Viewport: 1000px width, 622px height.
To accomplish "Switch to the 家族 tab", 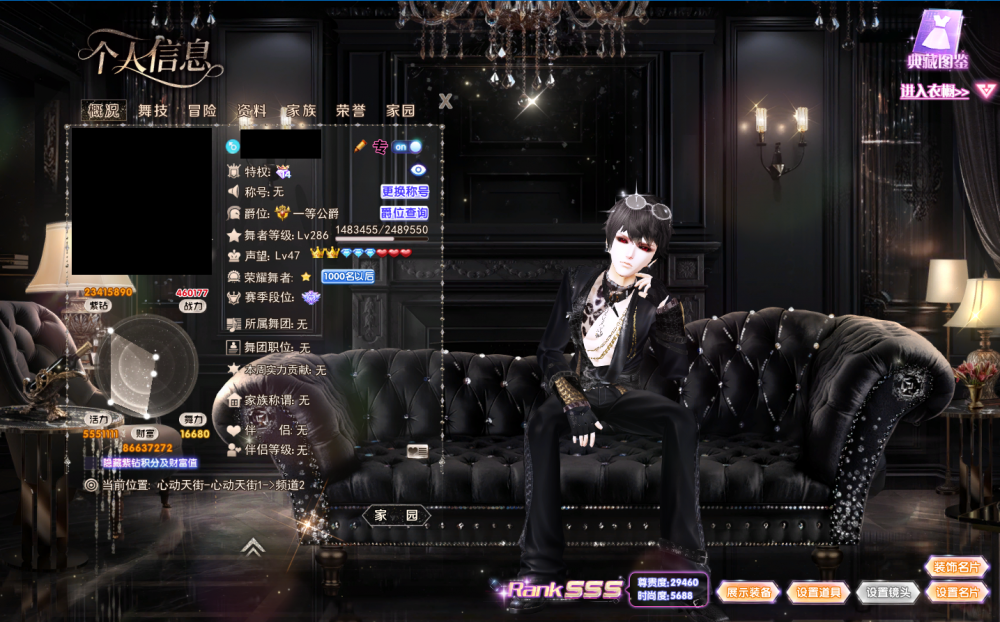I will [x=301, y=111].
